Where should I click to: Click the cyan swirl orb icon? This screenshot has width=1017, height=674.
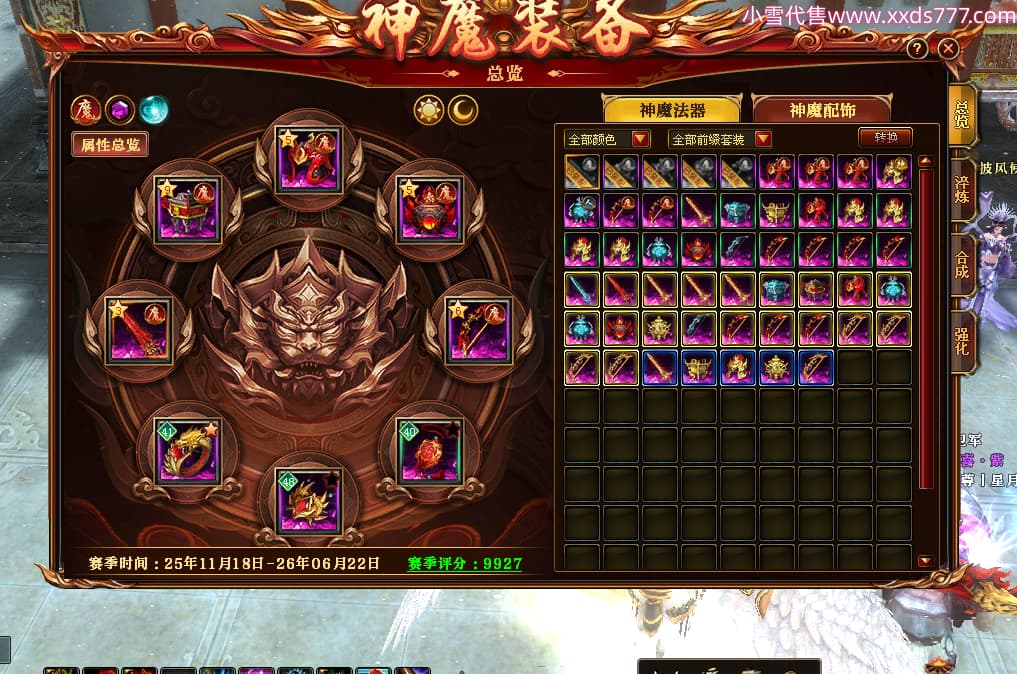[154, 109]
